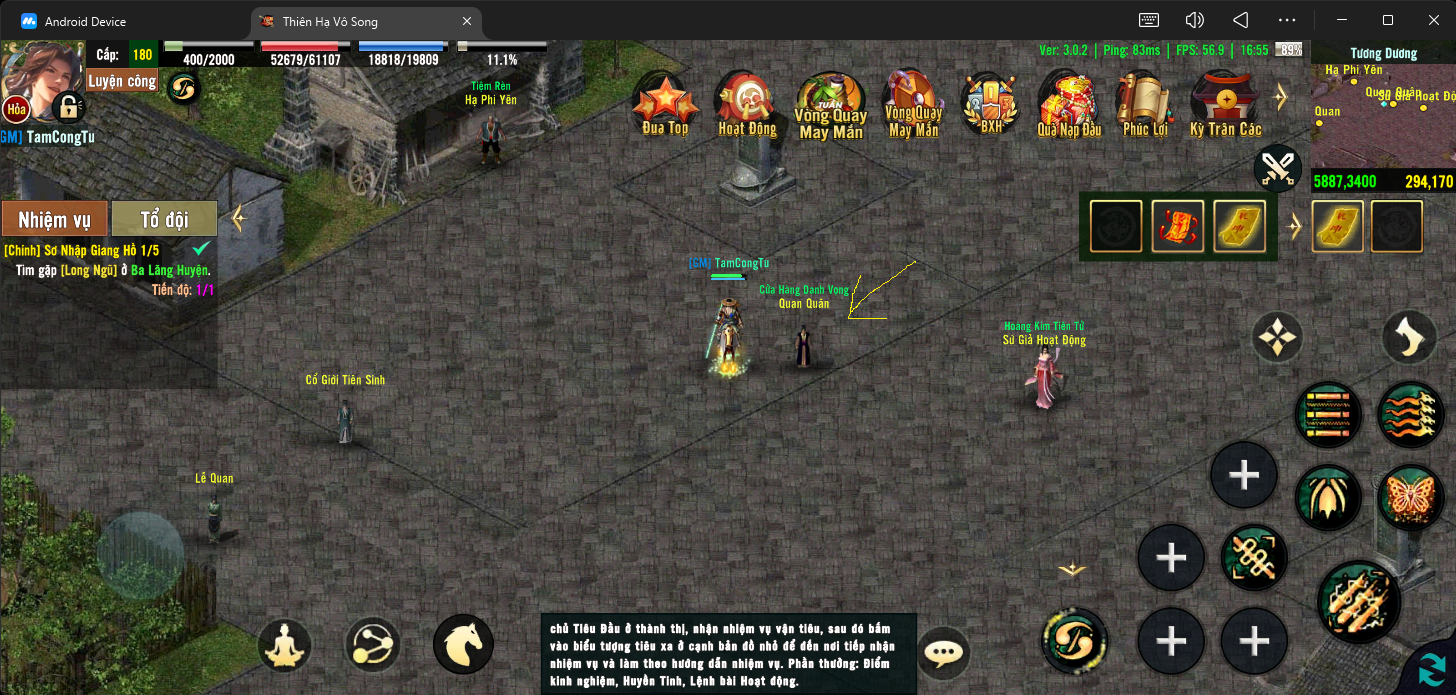This screenshot has width=1456, height=695.
Task: Open the Kỳ Trân Các shop
Action: [x=1225, y=104]
